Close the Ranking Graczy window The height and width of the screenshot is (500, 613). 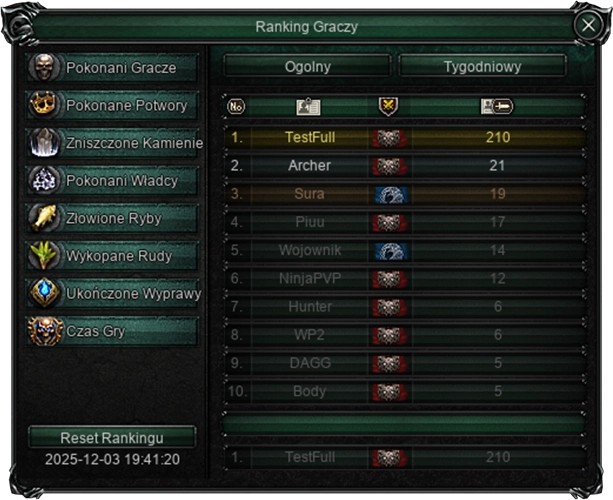(x=588, y=26)
